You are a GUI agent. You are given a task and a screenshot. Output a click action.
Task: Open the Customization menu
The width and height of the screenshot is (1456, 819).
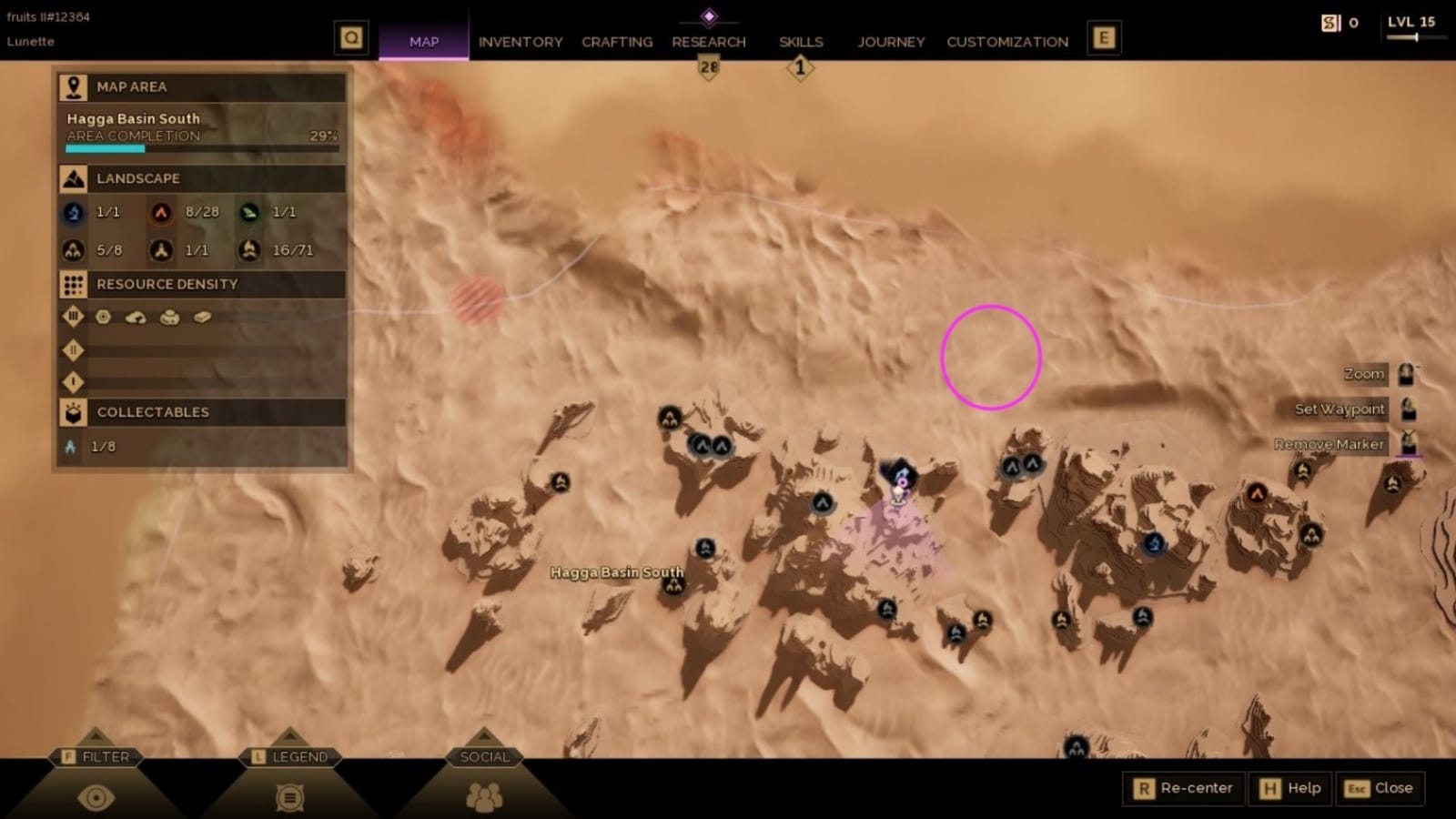tap(1006, 42)
